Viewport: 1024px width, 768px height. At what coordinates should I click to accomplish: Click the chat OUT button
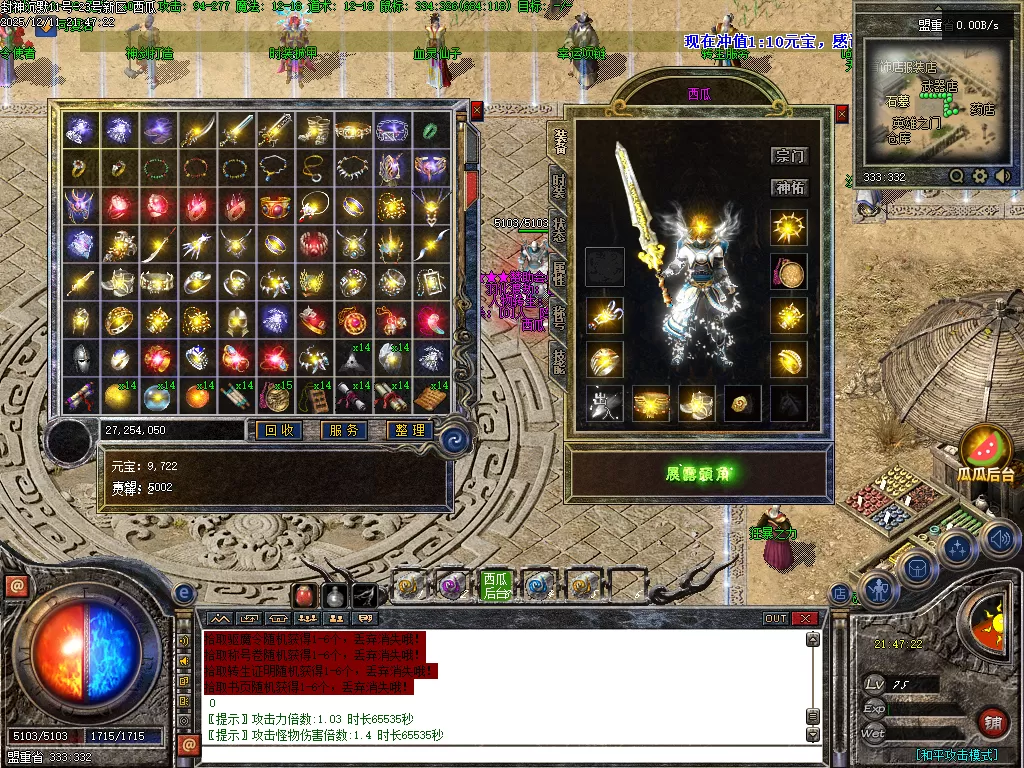pos(776,618)
